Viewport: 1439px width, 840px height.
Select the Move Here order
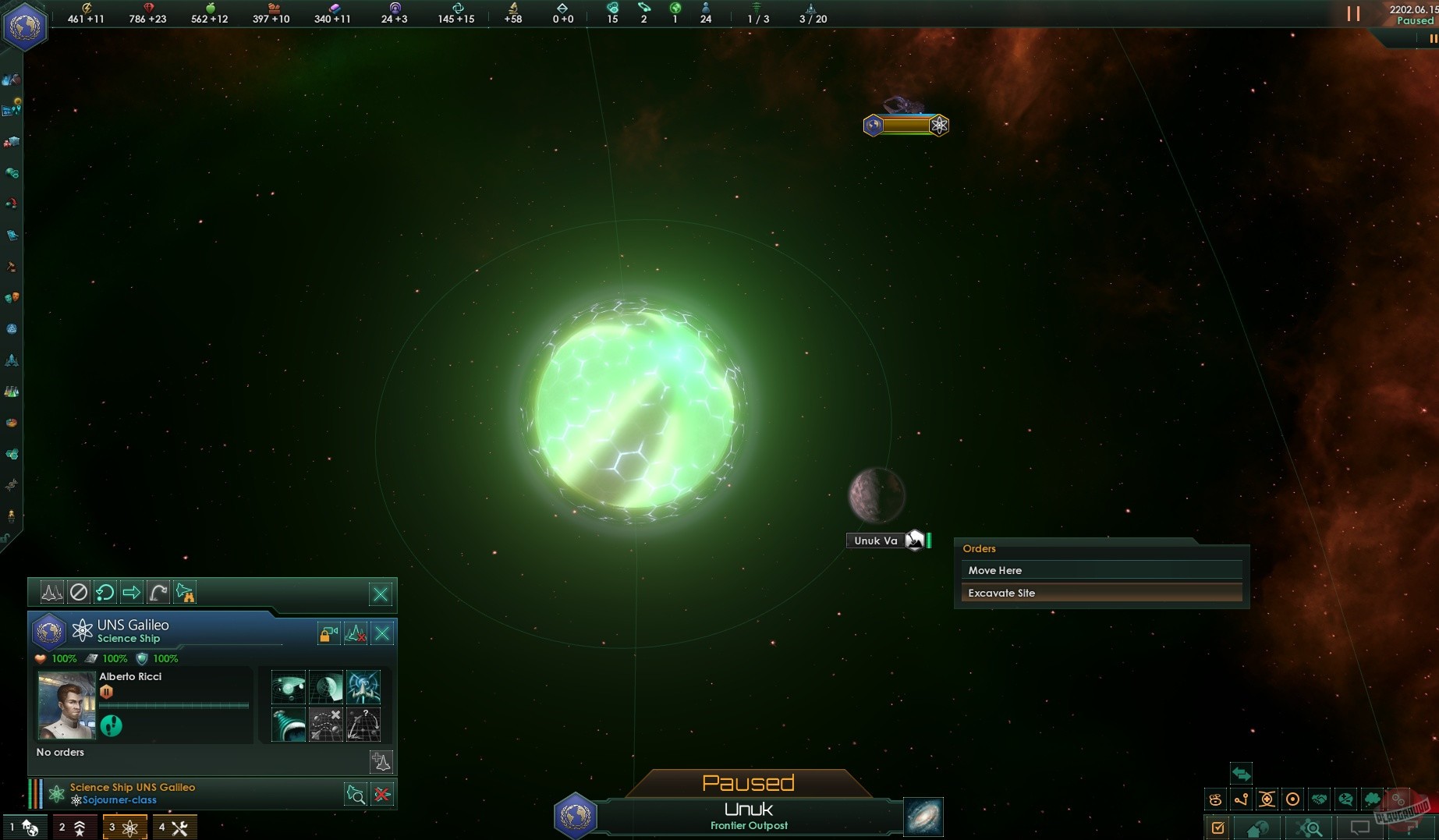[1101, 570]
